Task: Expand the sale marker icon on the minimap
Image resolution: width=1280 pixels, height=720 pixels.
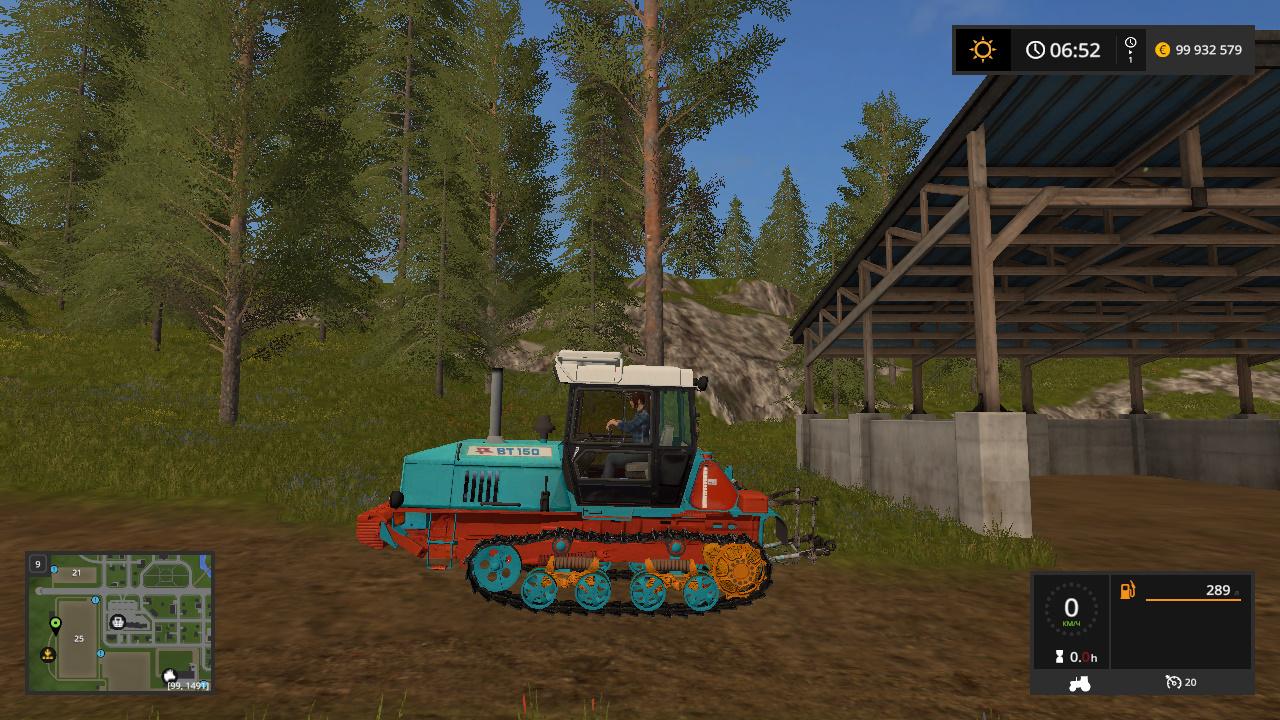Action: click(47, 654)
